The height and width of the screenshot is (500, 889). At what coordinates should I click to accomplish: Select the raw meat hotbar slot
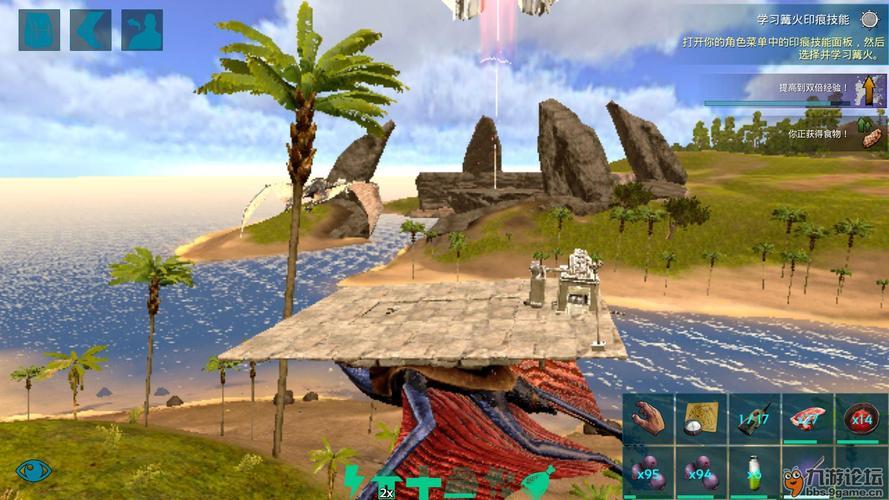click(x=807, y=419)
